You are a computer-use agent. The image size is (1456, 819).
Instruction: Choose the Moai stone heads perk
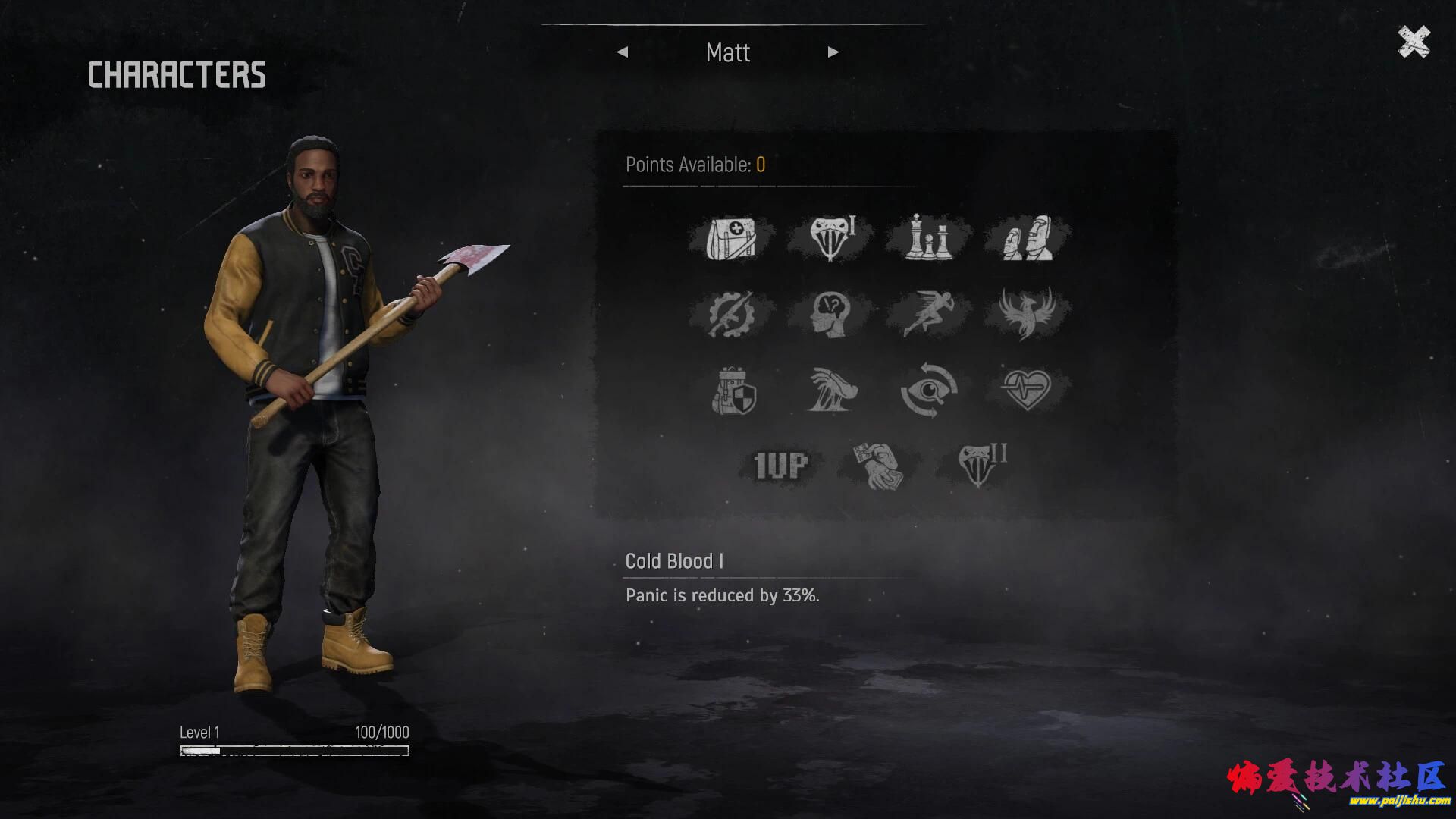coord(1027,238)
